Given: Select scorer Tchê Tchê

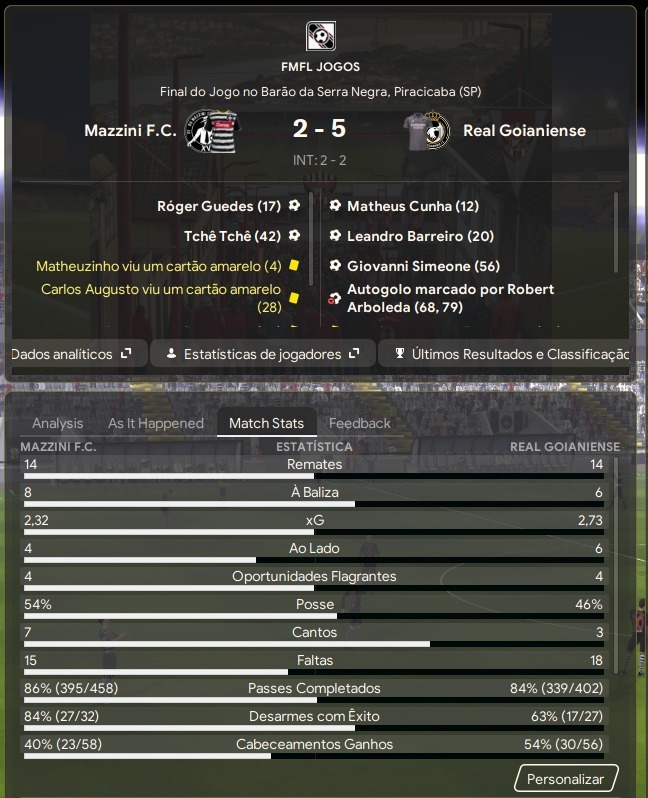Looking at the screenshot, I should (x=232, y=236).
